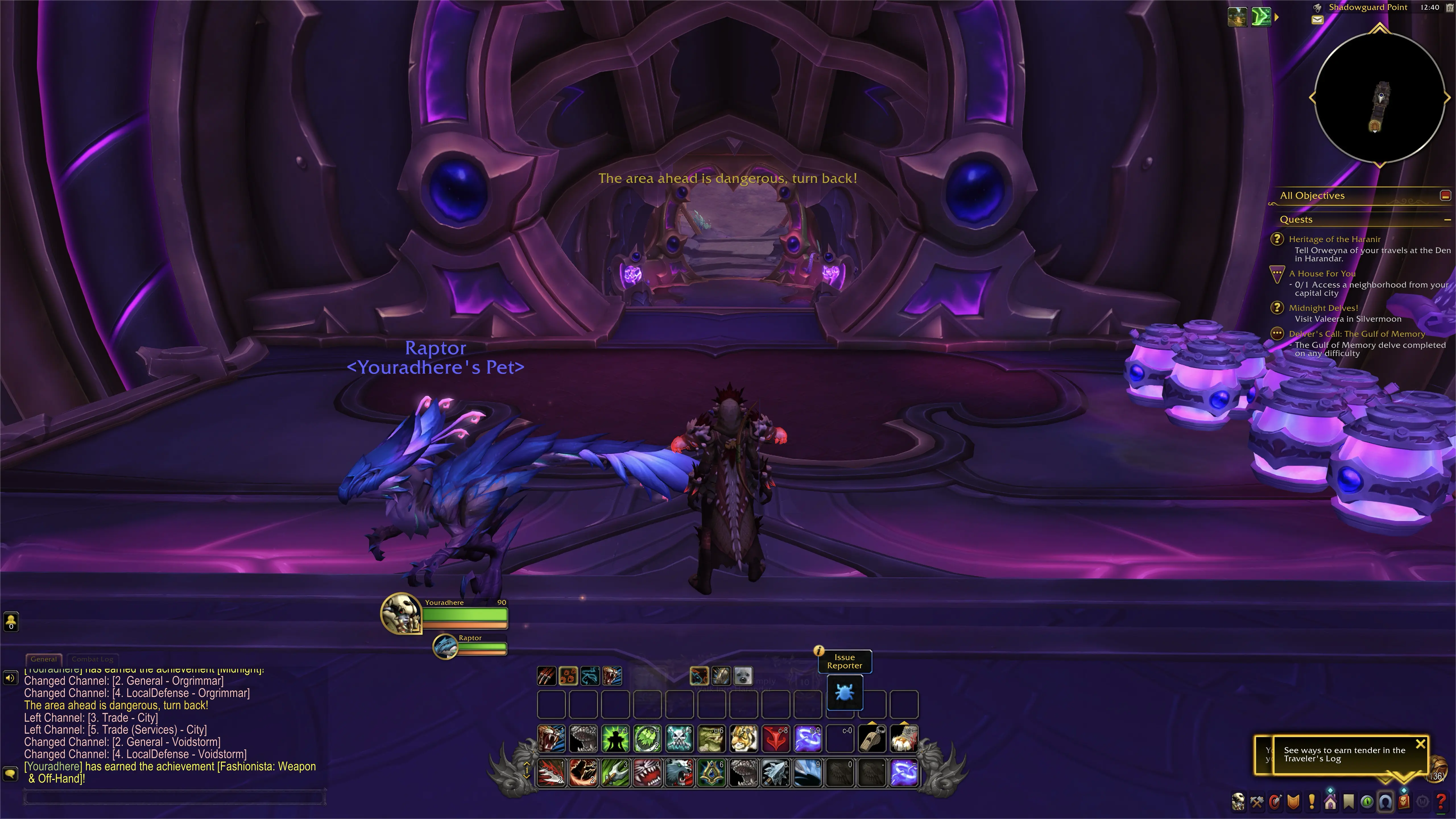Viewport: 1456px width, 819px height.
Task: Select the Midnight Delves! quest entry
Action: pyautogui.click(x=1323, y=308)
